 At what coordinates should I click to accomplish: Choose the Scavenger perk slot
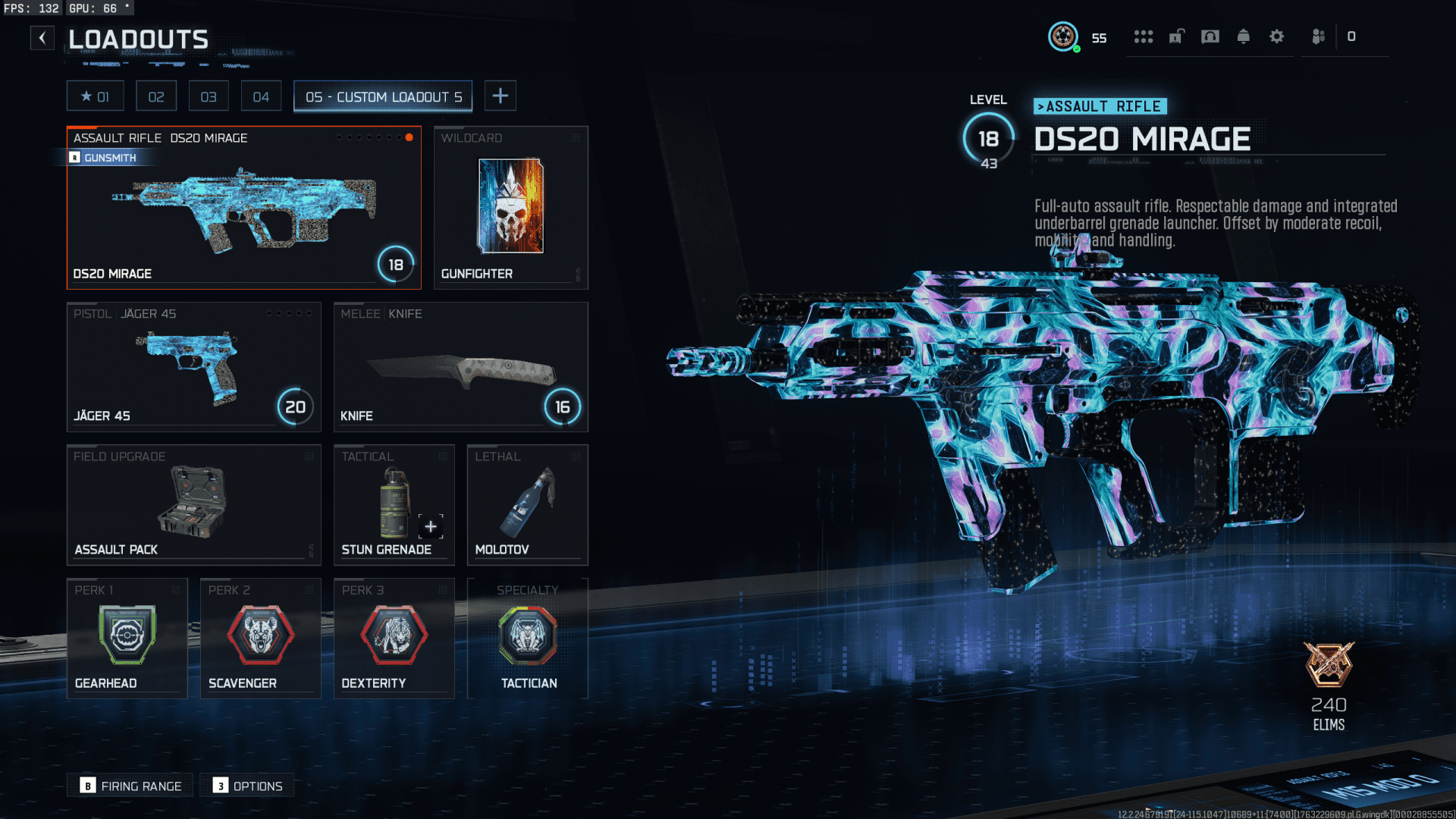(260, 638)
